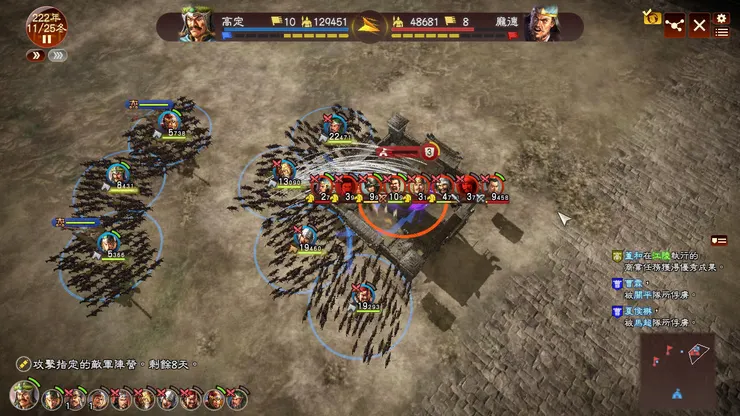
Task: Toggle the message log panel icon
Action: click(719, 240)
